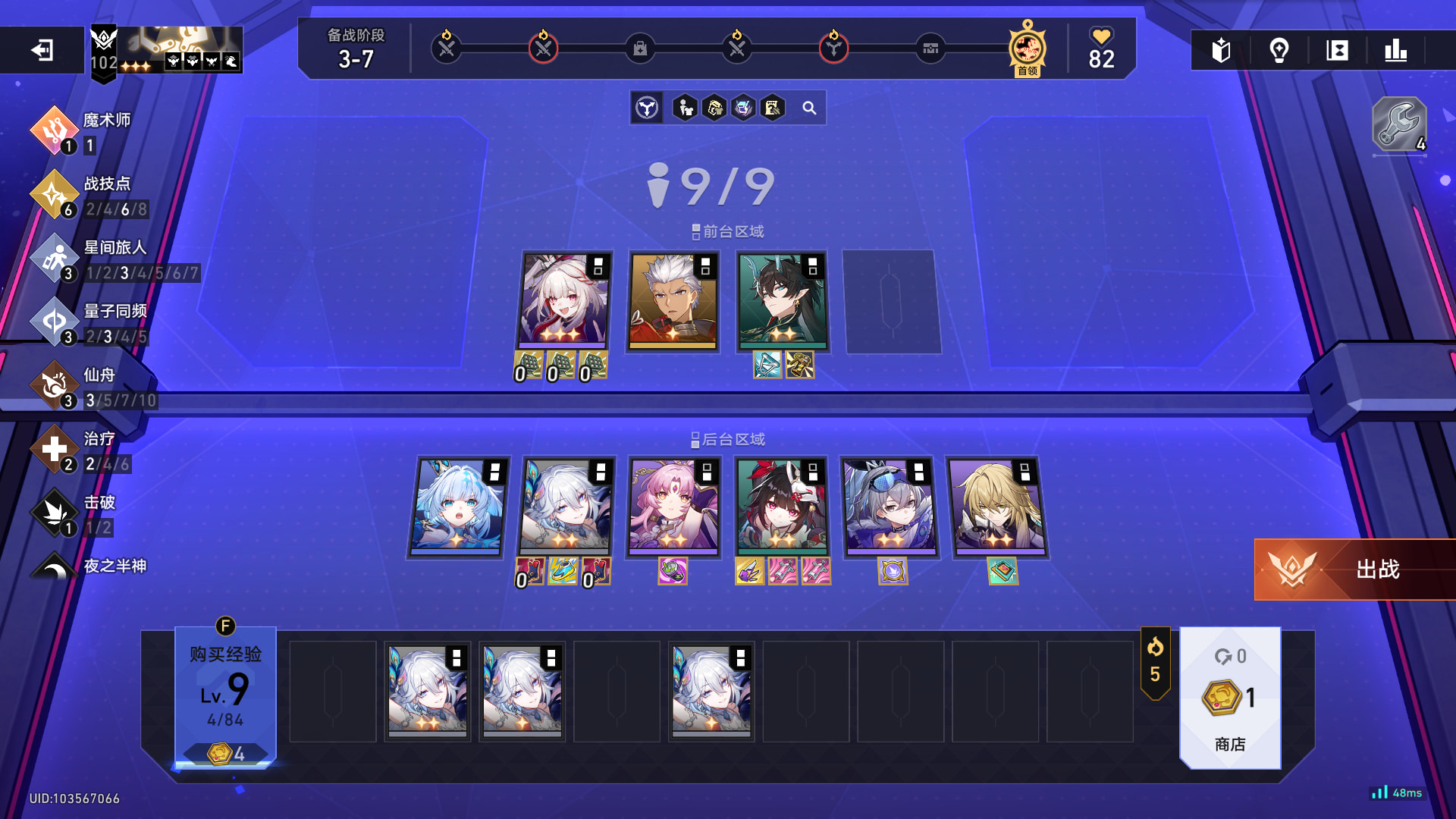Select the pink-haired backline unit card
The height and width of the screenshot is (819, 1456).
tap(673, 507)
